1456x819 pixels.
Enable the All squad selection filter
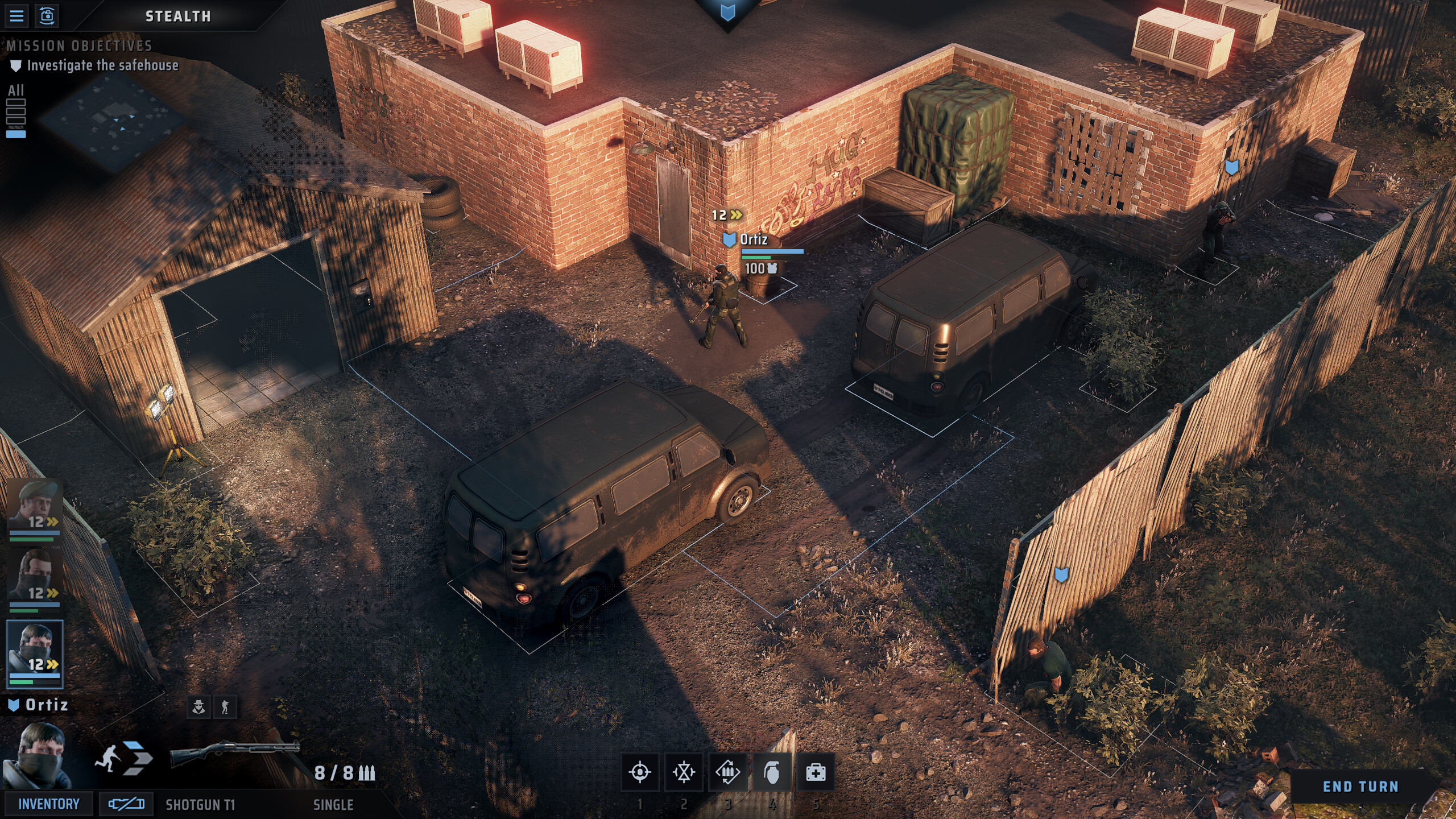click(15, 91)
